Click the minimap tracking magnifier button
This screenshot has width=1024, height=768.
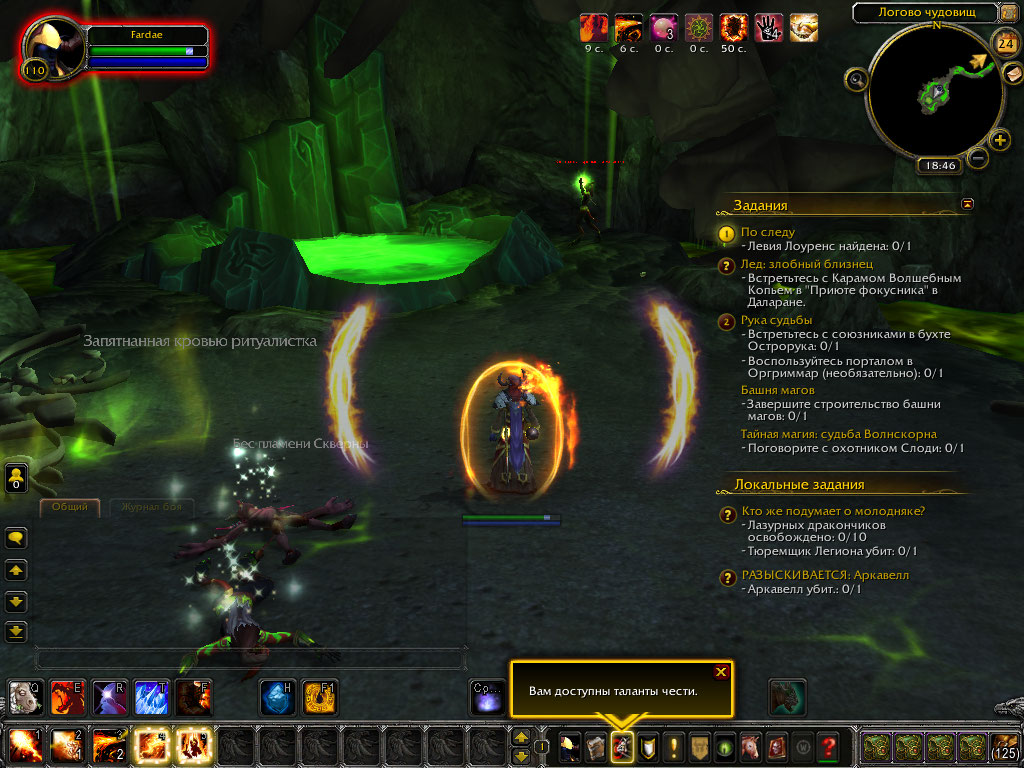point(856,79)
